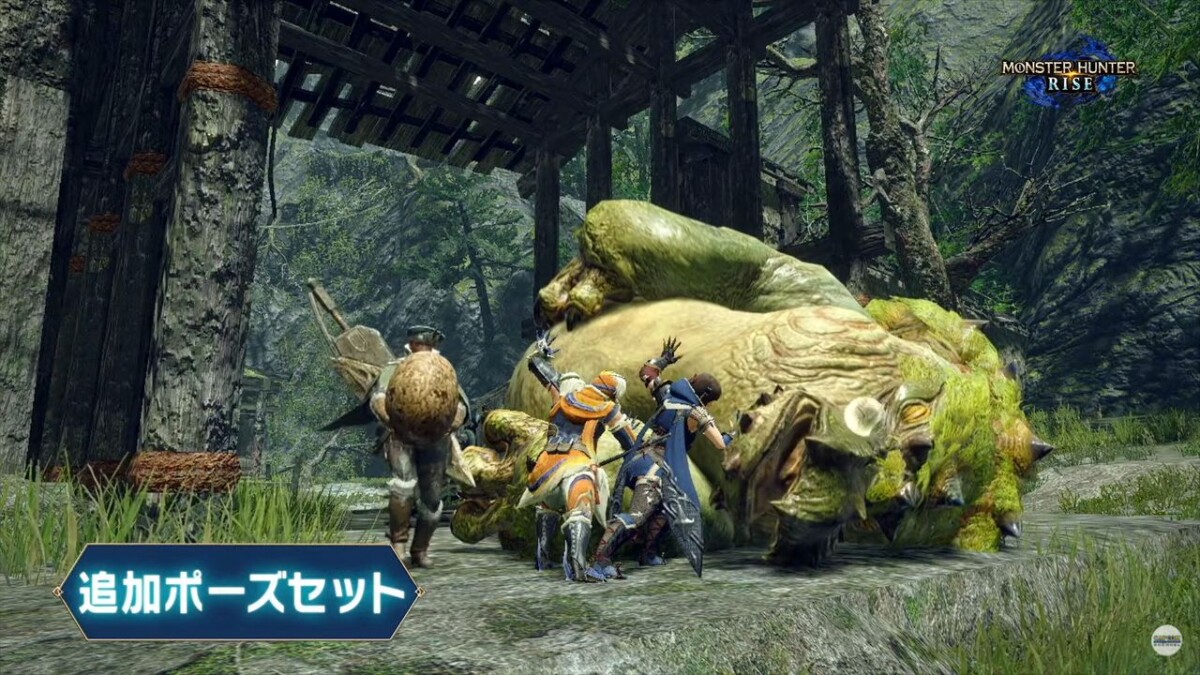This screenshot has width=1200, height=675.
Task: Click the Monster Hunter Rise logo
Action: click(x=1069, y=74)
